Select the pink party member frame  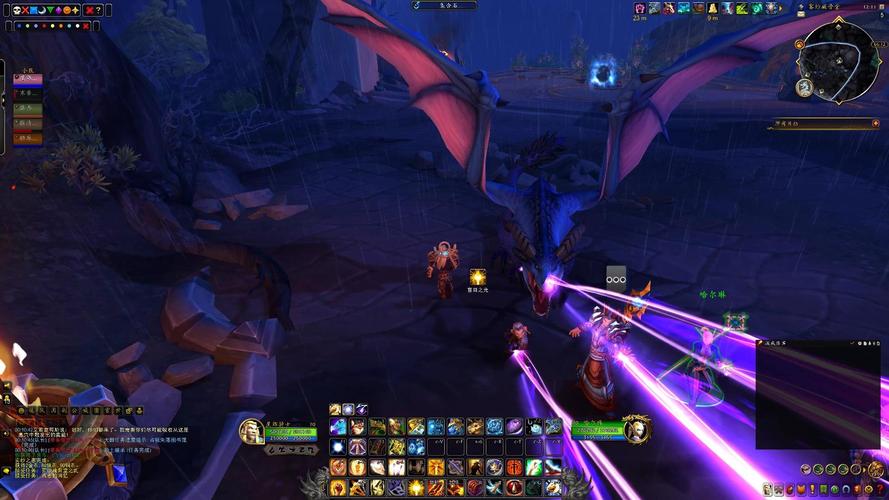tap(27, 79)
